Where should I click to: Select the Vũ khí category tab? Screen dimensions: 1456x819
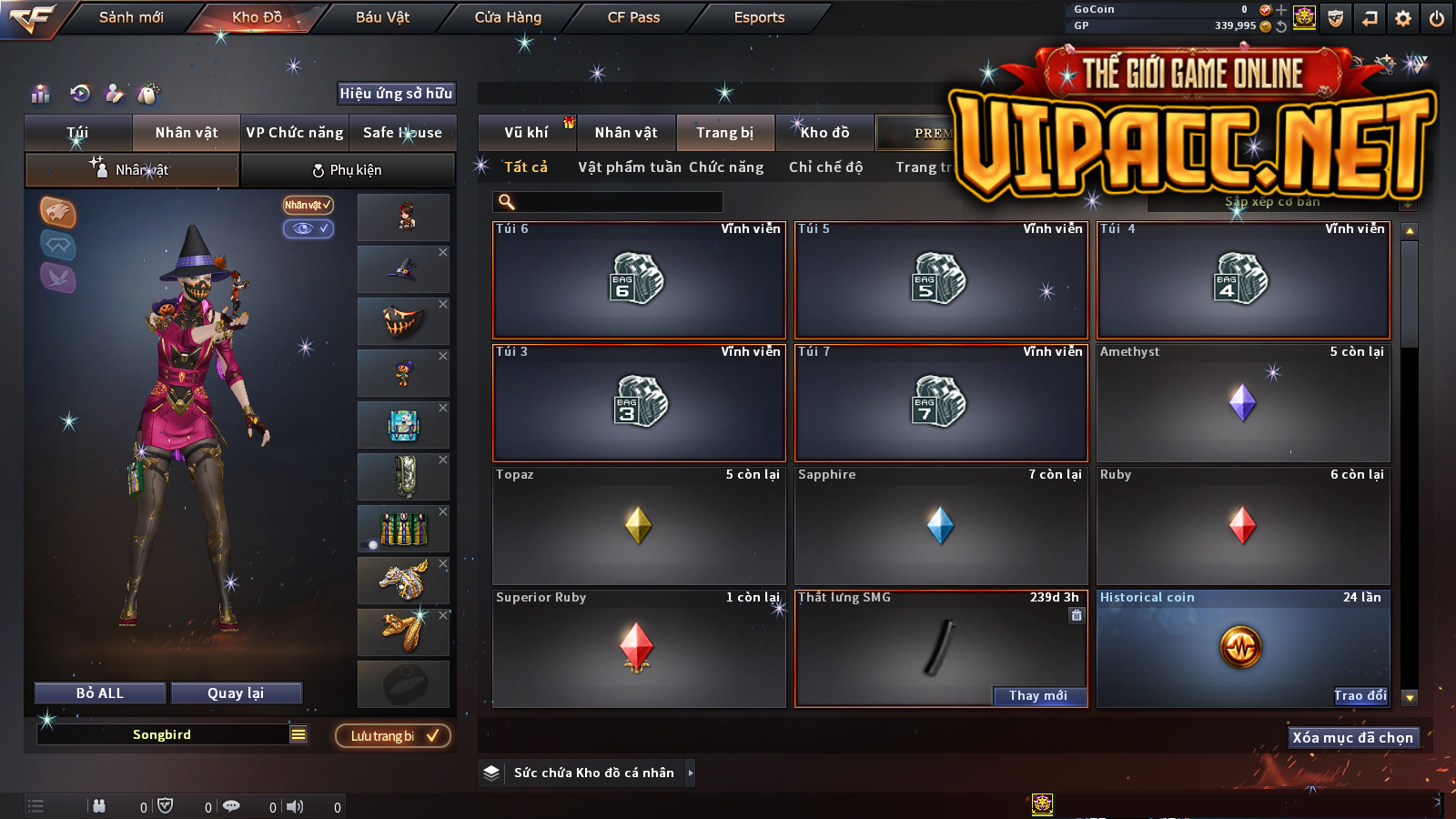pyautogui.click(x=527, y=133)
